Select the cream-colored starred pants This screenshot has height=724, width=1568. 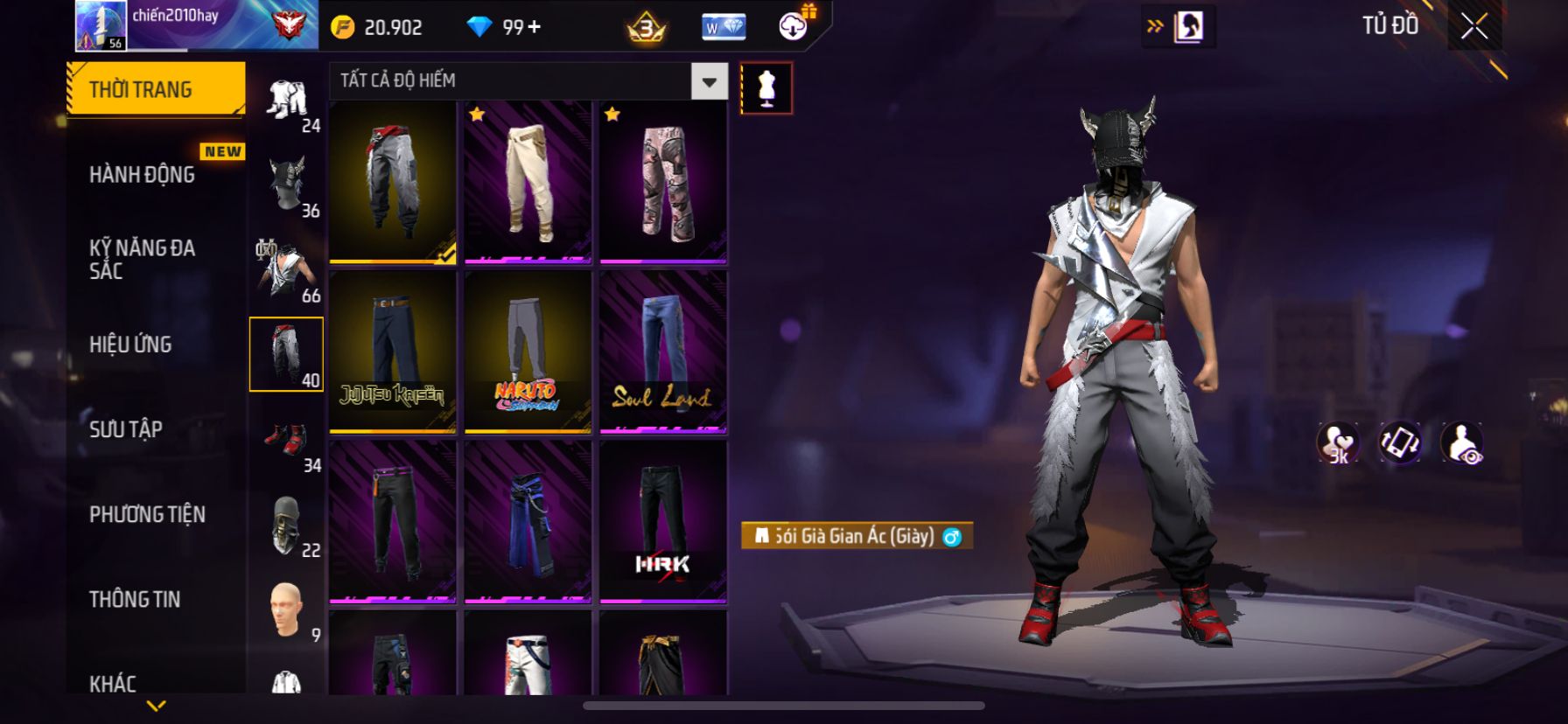click(528, 182)
